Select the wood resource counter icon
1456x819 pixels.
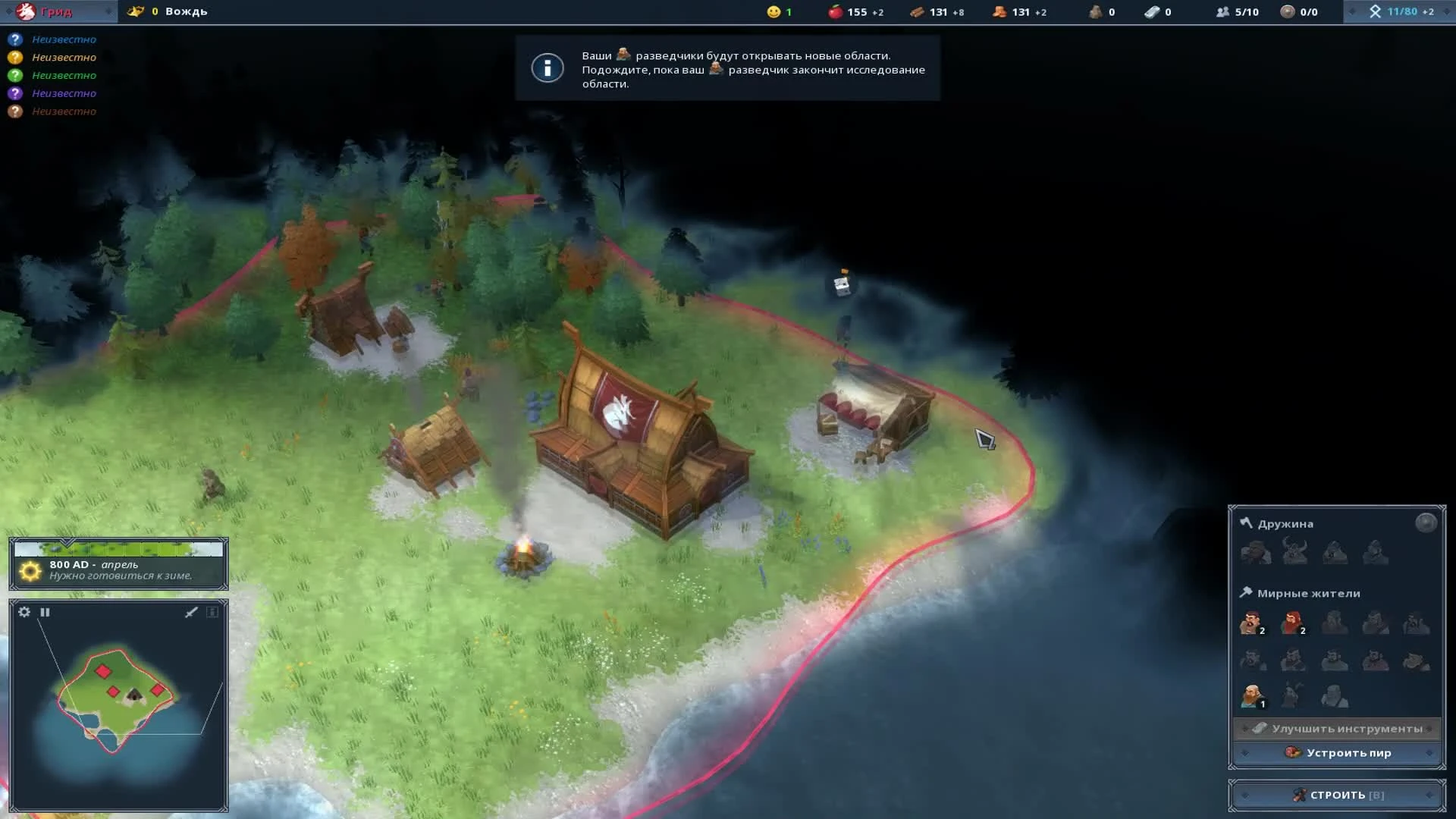tap(917, 11)
